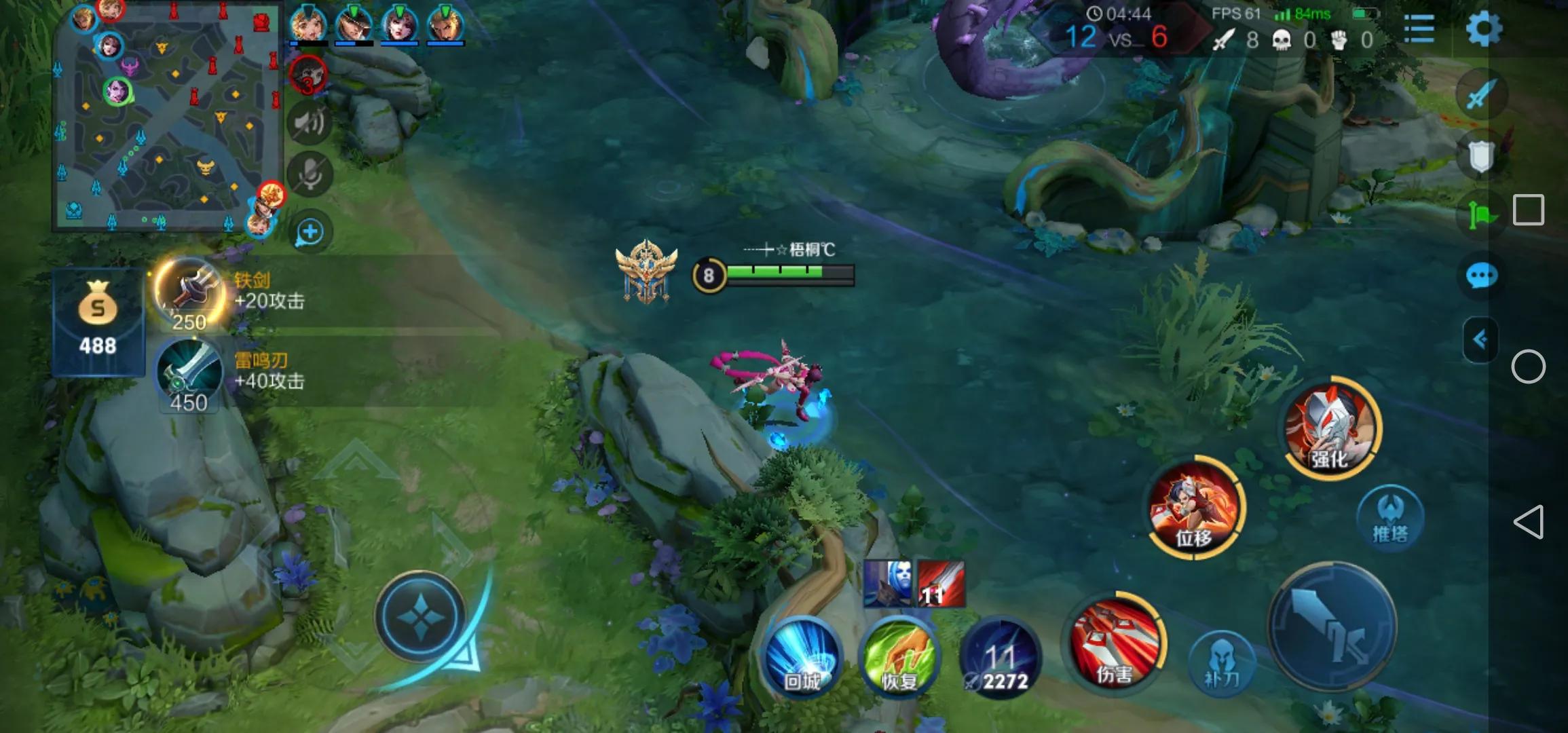Open the gold shop showing 488
Screen dimensions: 1568x733
tap(98, 322)
